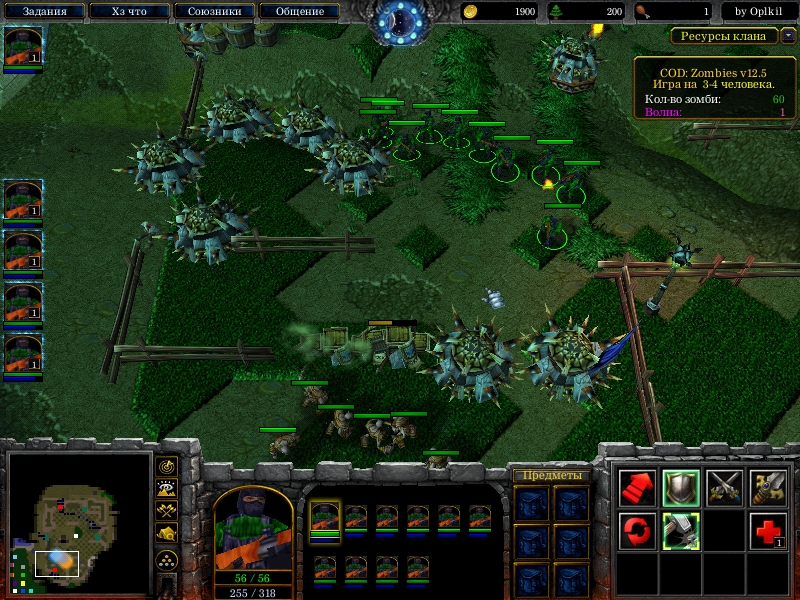Click the Ресурсы клана button
Screen dimensions: 800x600
tap(724, 36)
